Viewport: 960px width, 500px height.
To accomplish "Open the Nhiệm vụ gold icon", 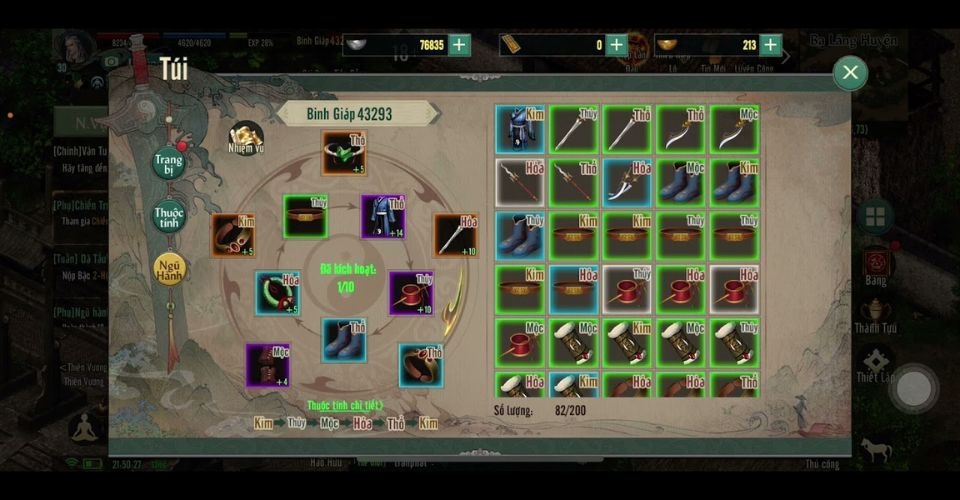I will (245, 138).
